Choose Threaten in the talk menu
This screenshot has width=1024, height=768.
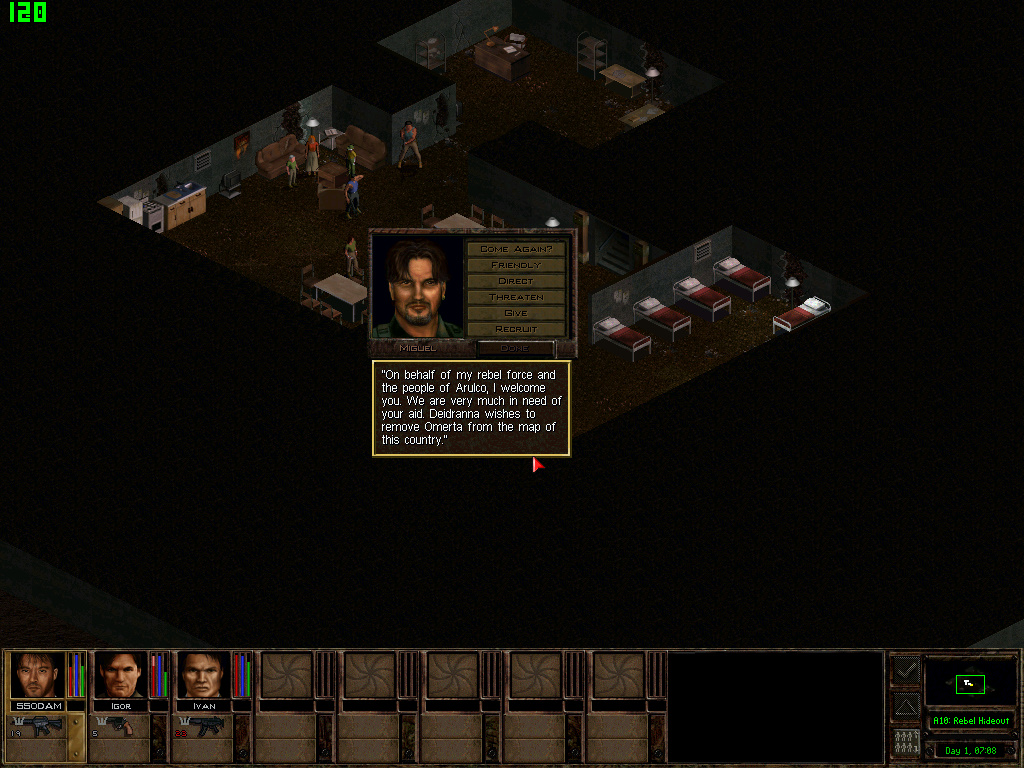pos(516,297)
